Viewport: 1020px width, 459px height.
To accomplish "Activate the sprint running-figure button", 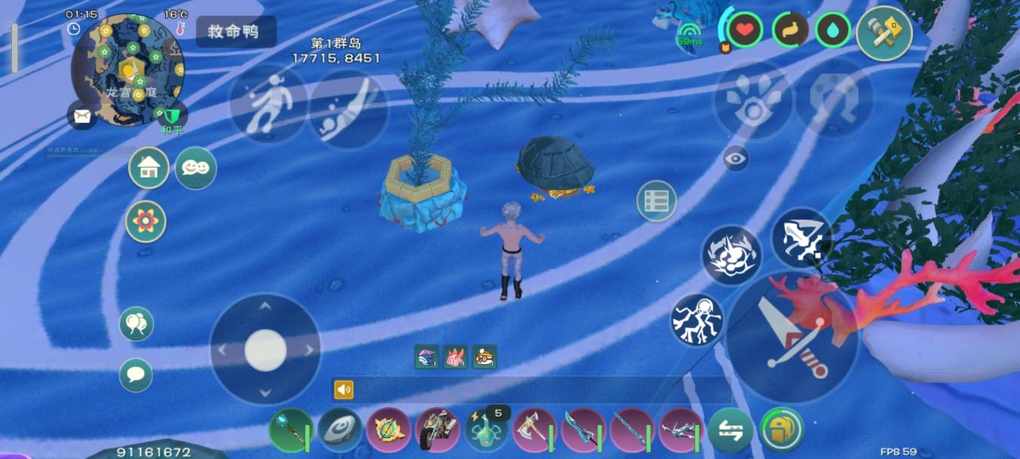I will [x=268, y=103].
